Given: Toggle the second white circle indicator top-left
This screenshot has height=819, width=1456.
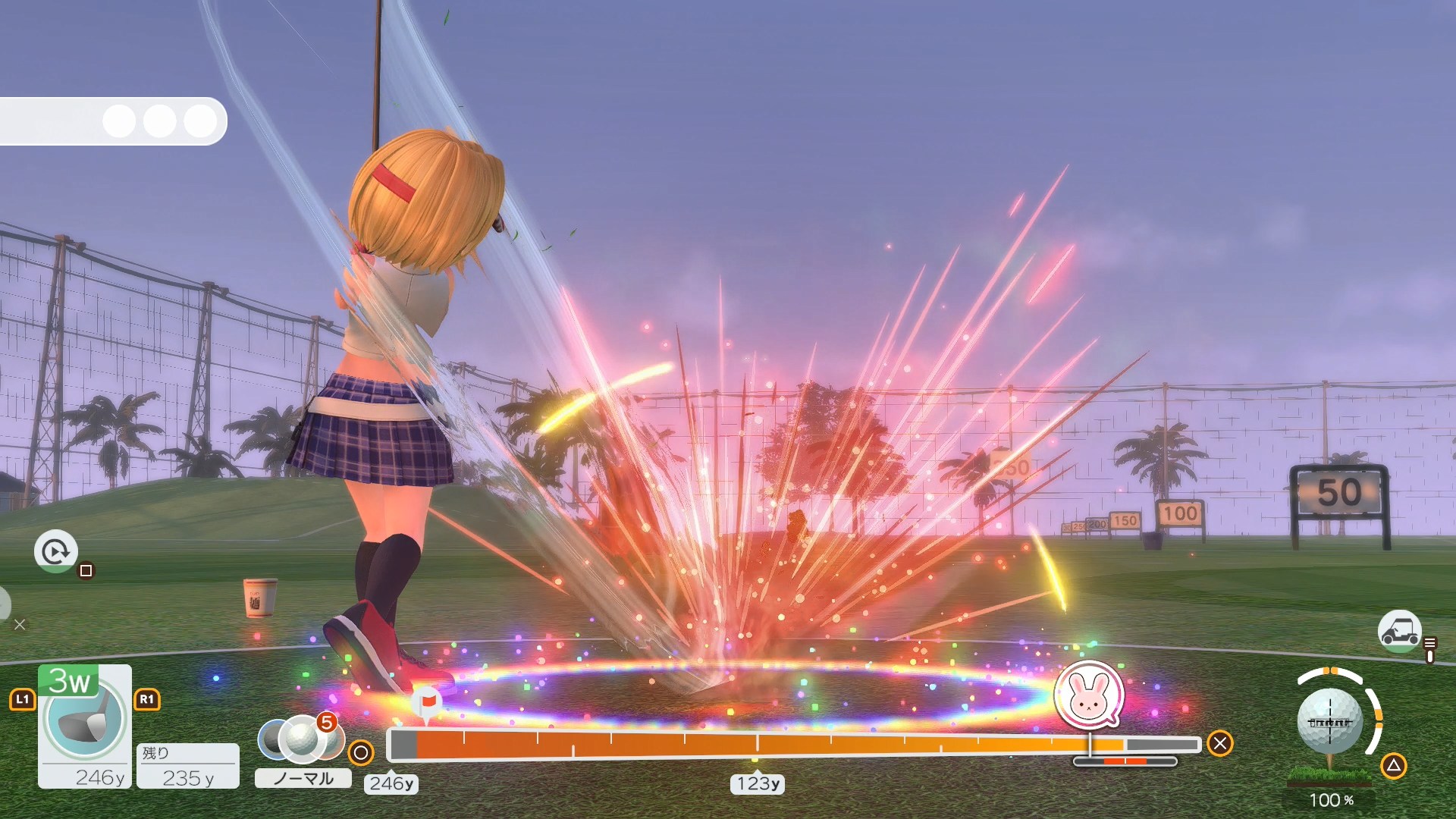Looking at the screenshot, I should pyautogui.click(x=160, y=121).
